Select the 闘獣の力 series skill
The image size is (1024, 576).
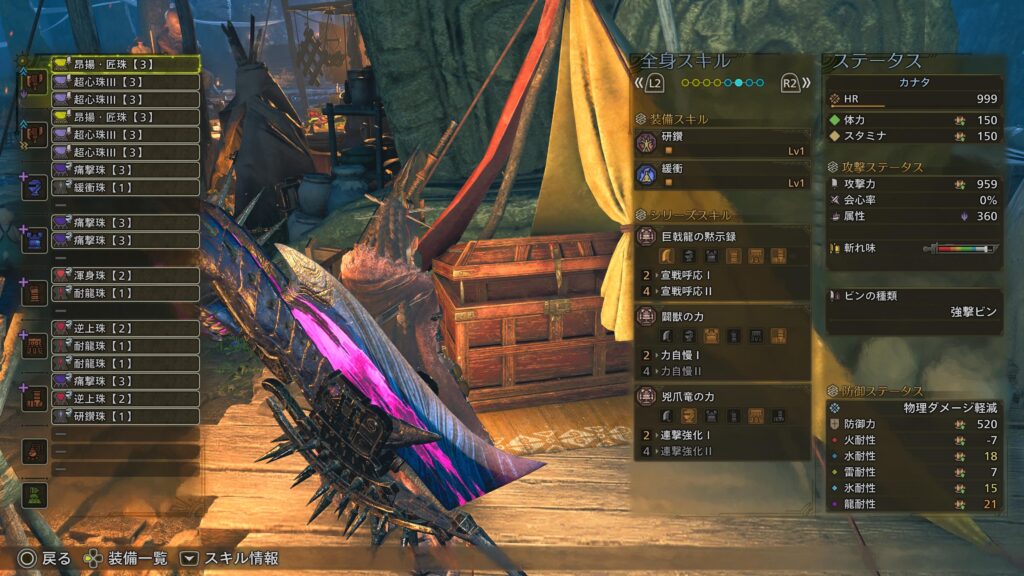point(721,316)
